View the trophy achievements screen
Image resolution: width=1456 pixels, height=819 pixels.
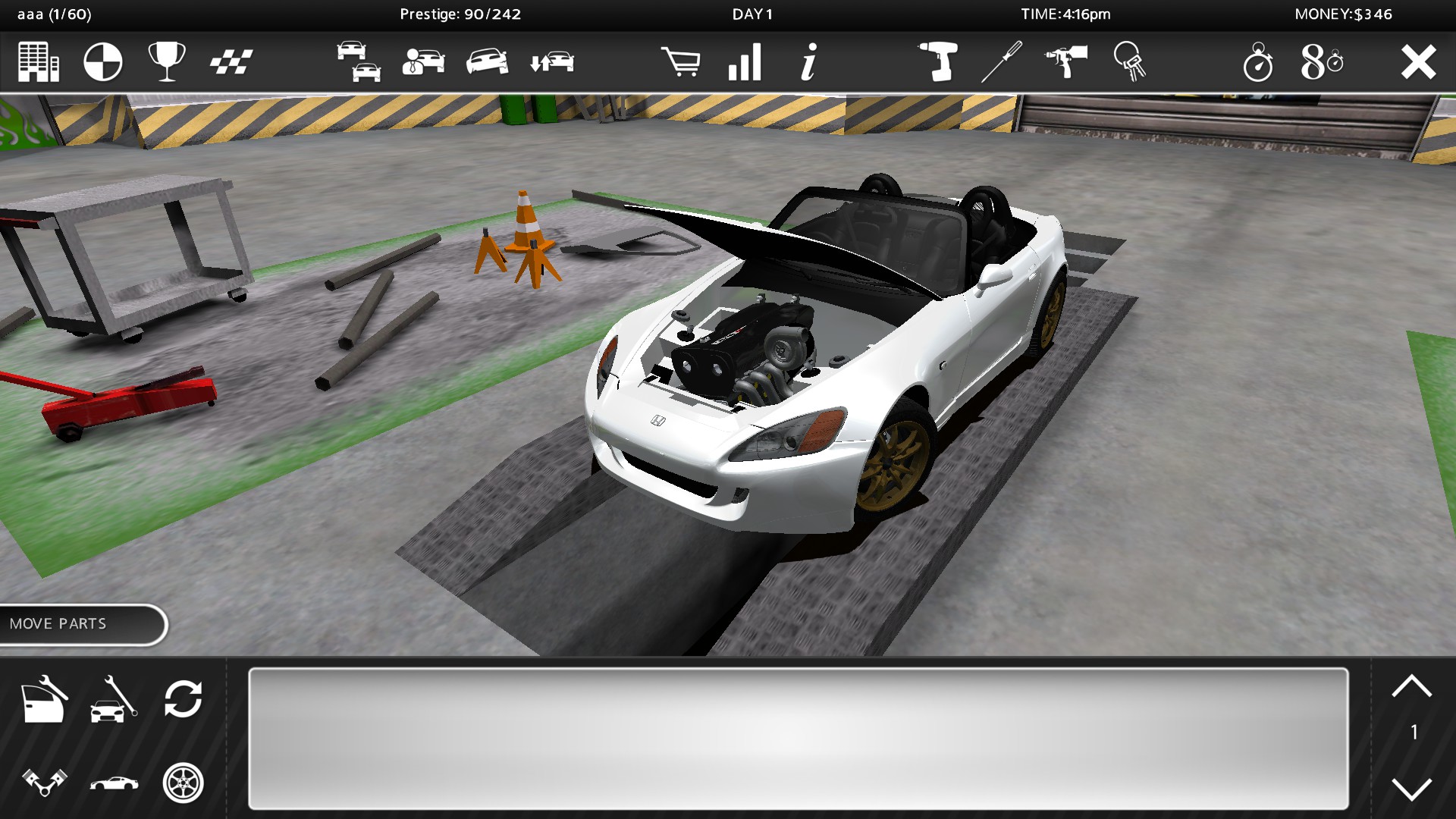click(x=168, y=62)
